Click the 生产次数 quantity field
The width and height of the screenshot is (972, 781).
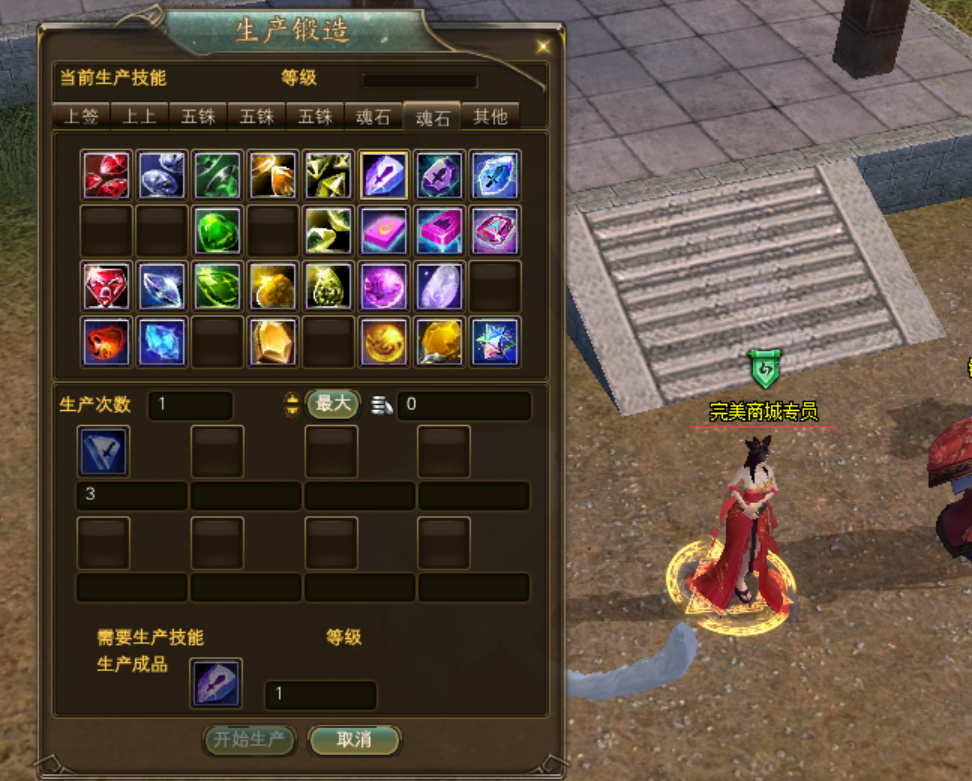[x=190, y=405]
